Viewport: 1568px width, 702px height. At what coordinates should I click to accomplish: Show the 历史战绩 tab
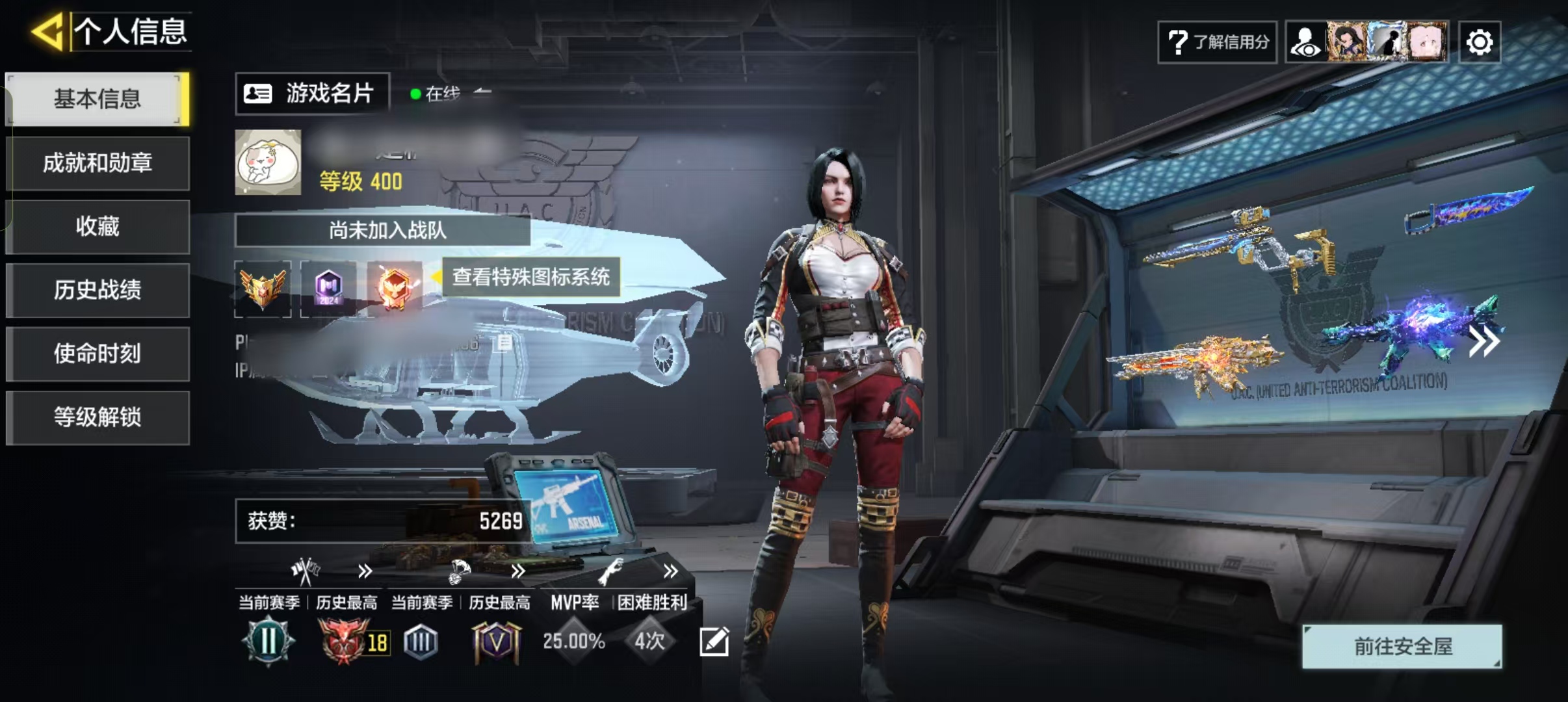click(98, 290)
